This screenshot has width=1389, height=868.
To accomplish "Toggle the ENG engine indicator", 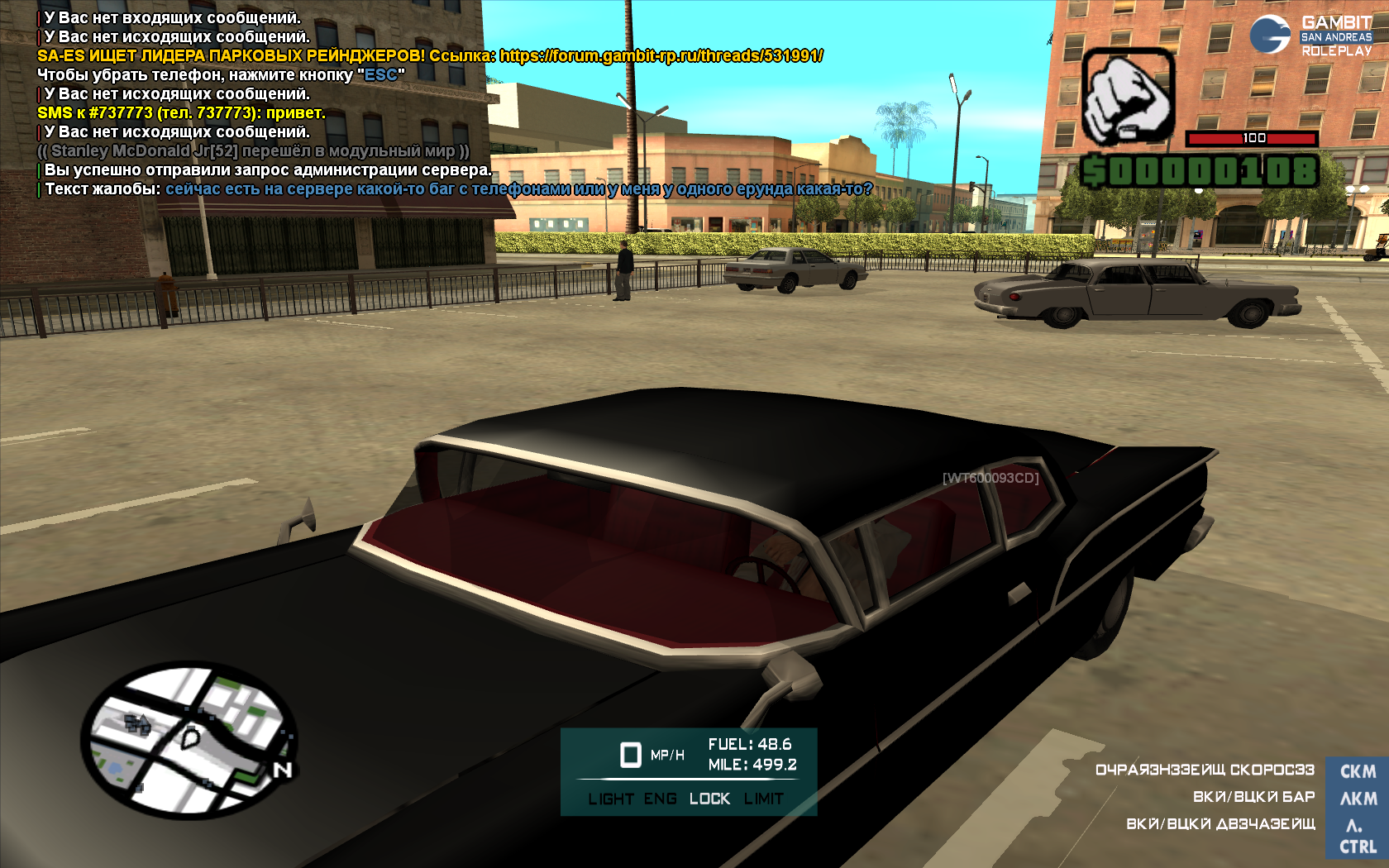I will click(x=660, y=799).
